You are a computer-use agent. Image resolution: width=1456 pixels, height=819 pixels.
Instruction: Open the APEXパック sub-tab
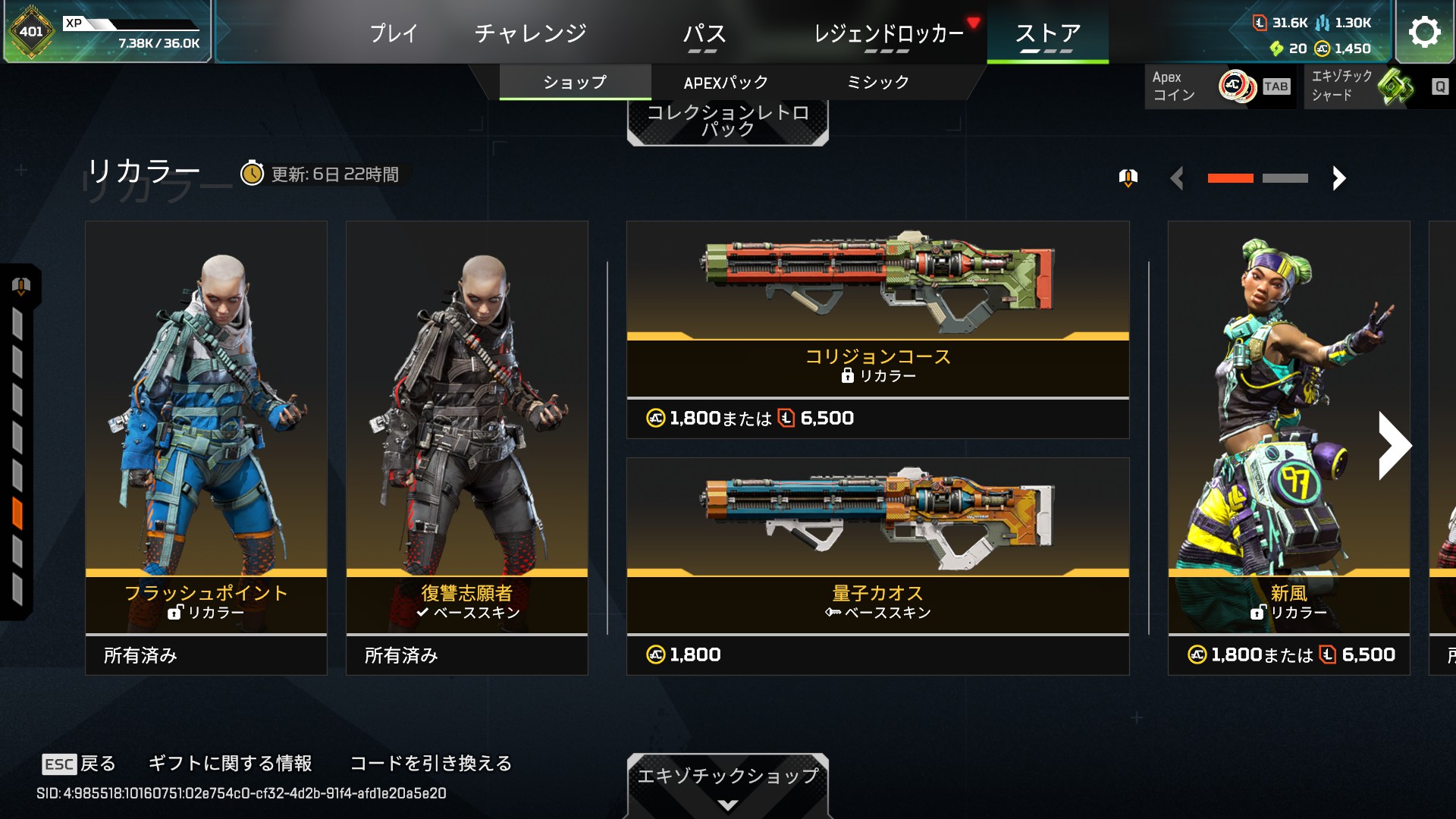(726, 82)
